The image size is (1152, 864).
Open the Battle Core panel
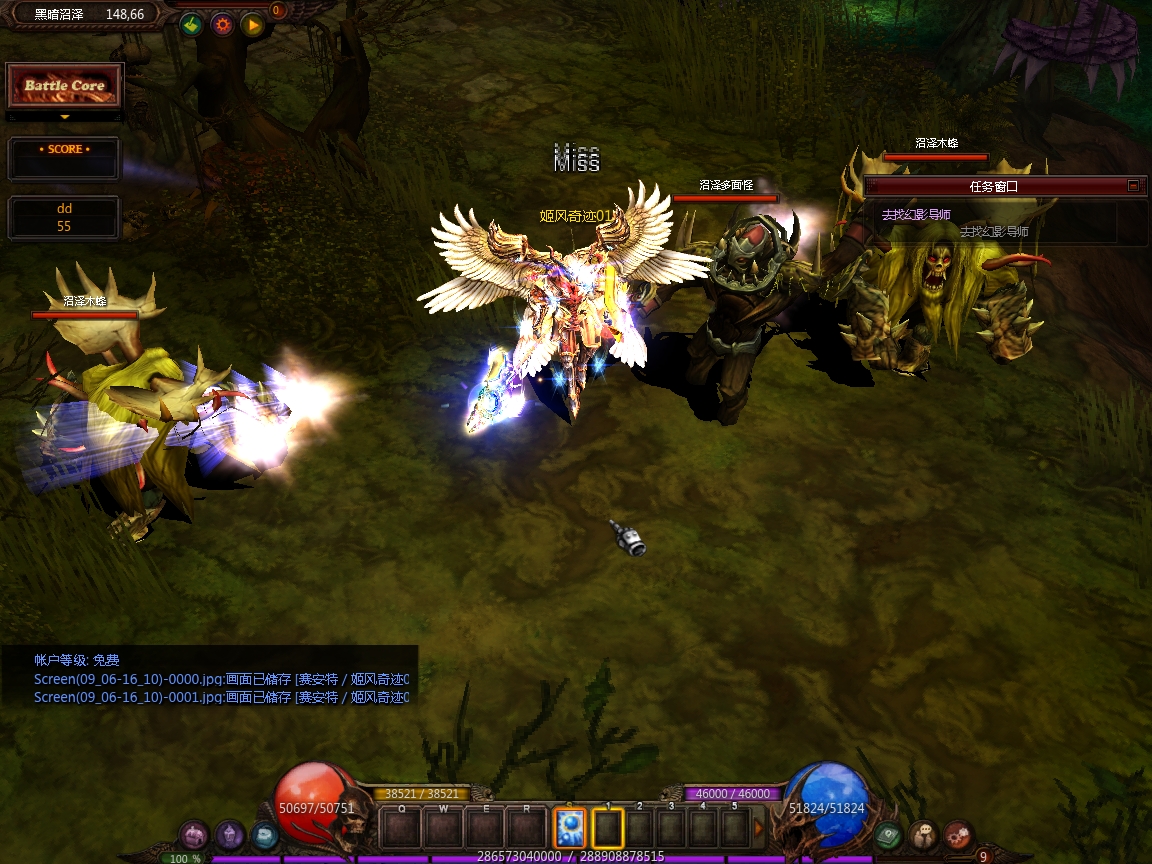pos(65,87)
